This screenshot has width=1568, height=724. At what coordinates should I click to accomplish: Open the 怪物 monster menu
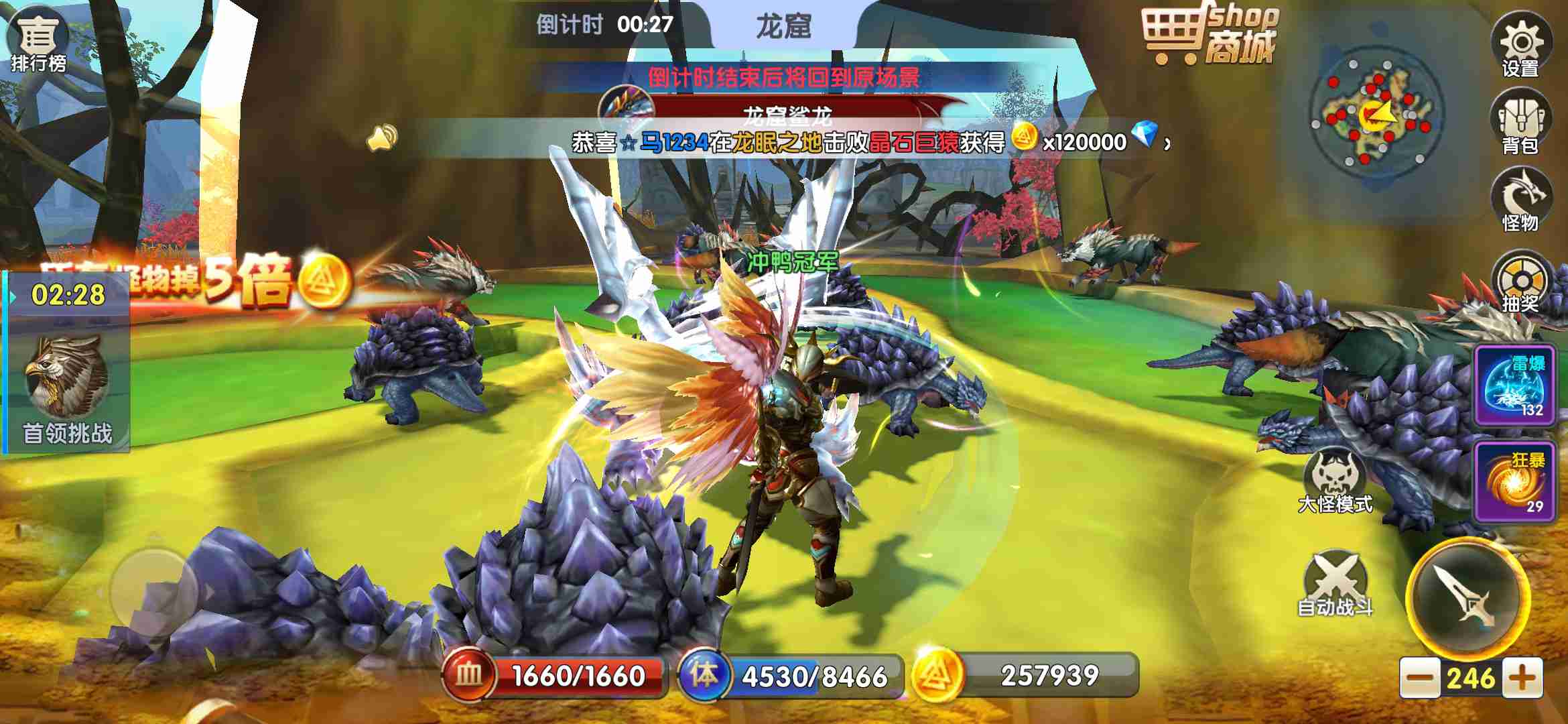(1520, 200)
